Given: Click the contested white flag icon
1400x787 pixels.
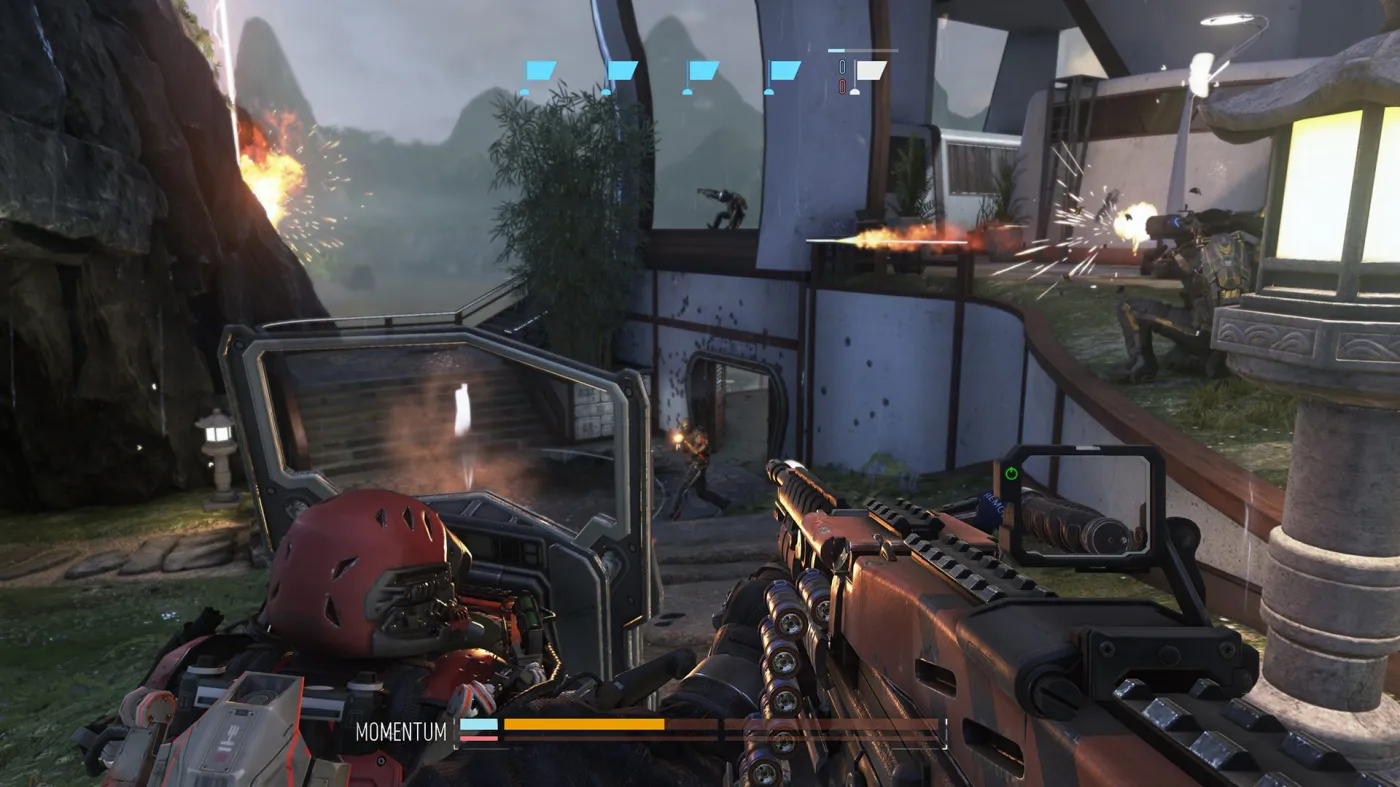Looking at the screenshot, I should (872, 69).
